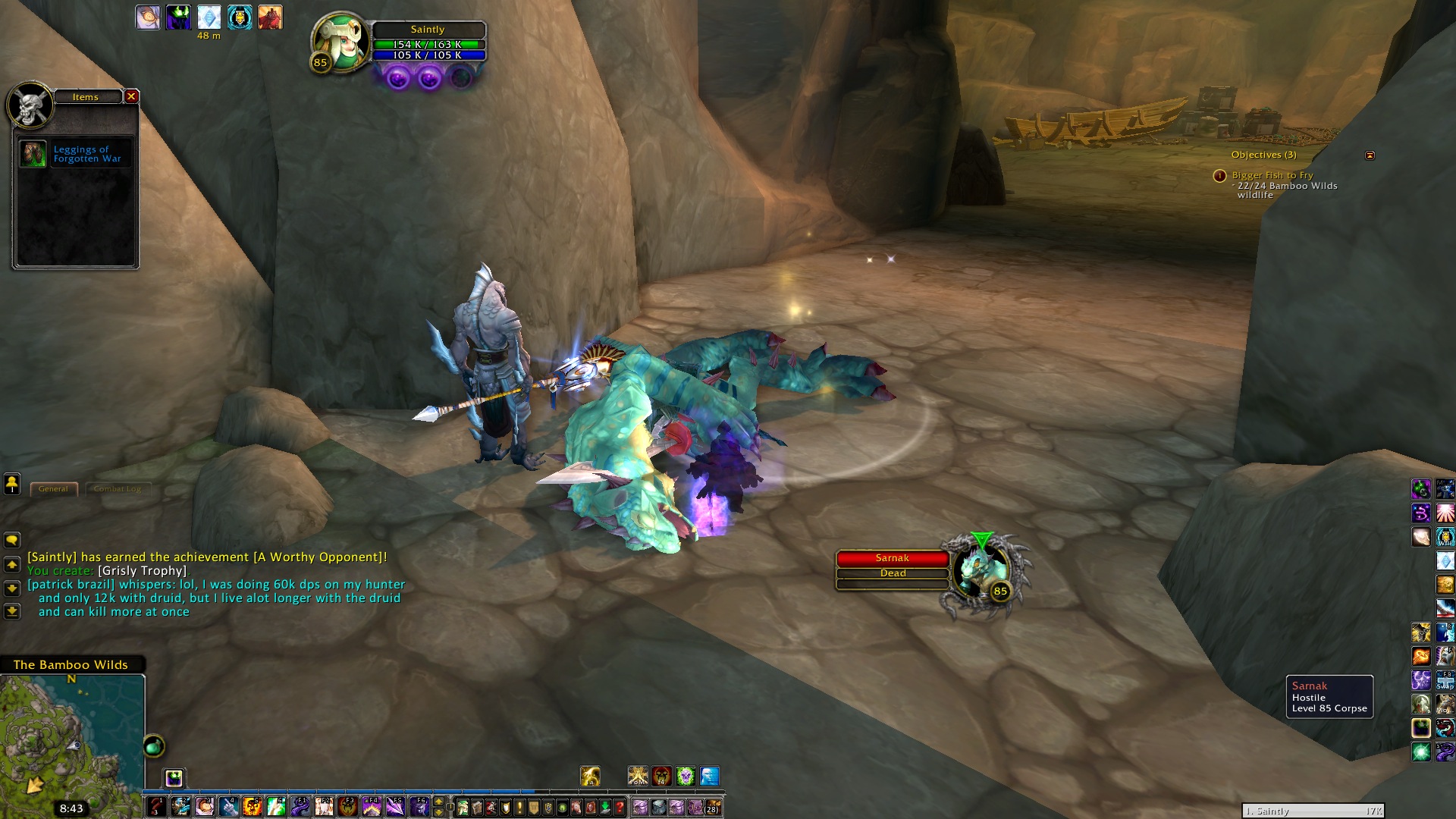The width and height of the screenshot is (1456, 819).
Task: Open the chat speech bubble menu
Action: [12, 540]
